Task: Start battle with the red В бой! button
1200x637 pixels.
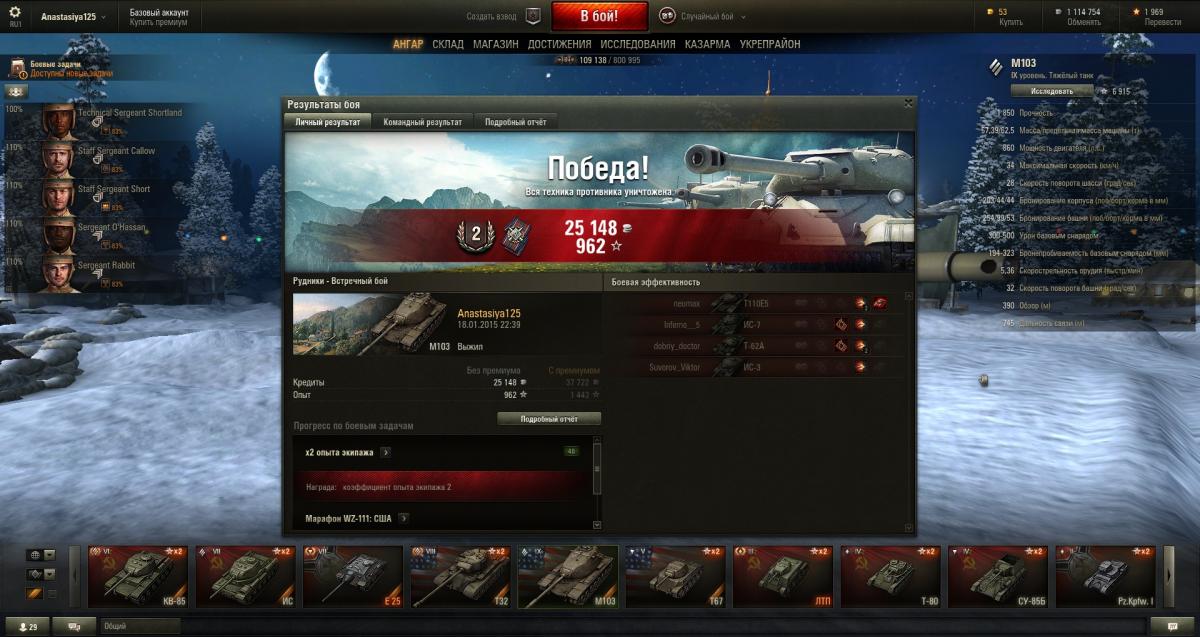Action: (599, 16)
